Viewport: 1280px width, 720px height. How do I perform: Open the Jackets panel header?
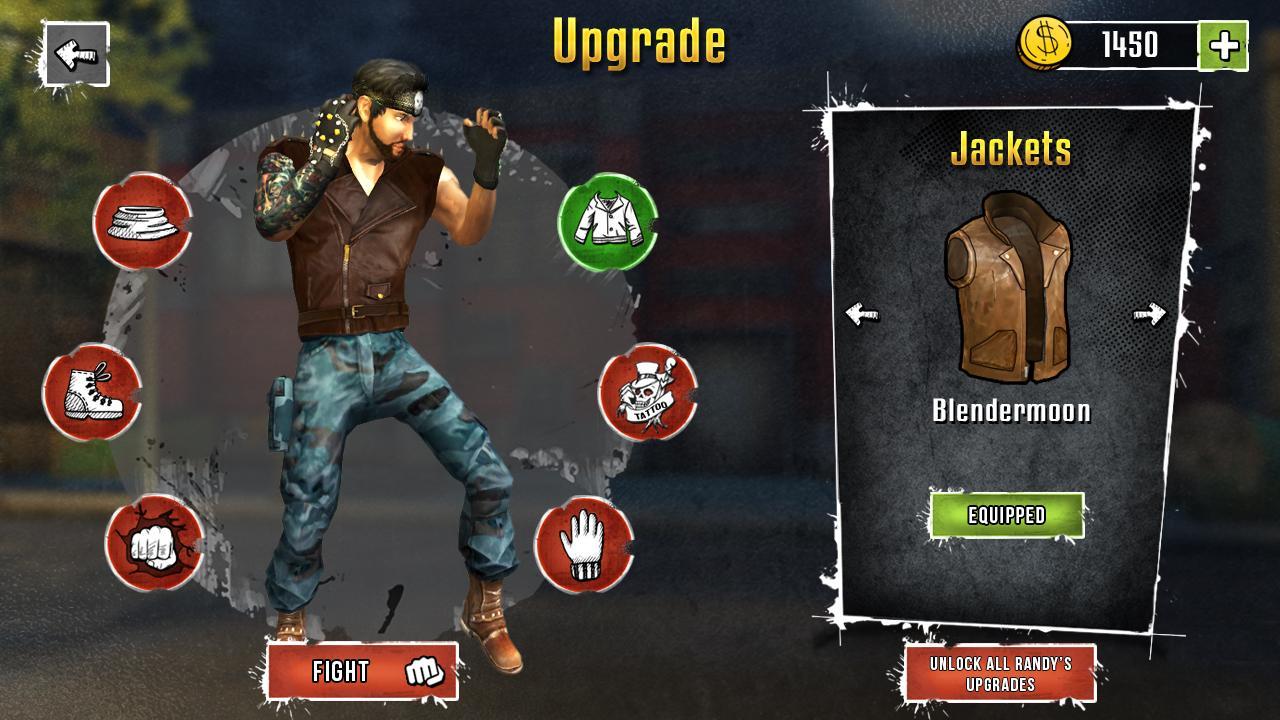pos(1010,152)
